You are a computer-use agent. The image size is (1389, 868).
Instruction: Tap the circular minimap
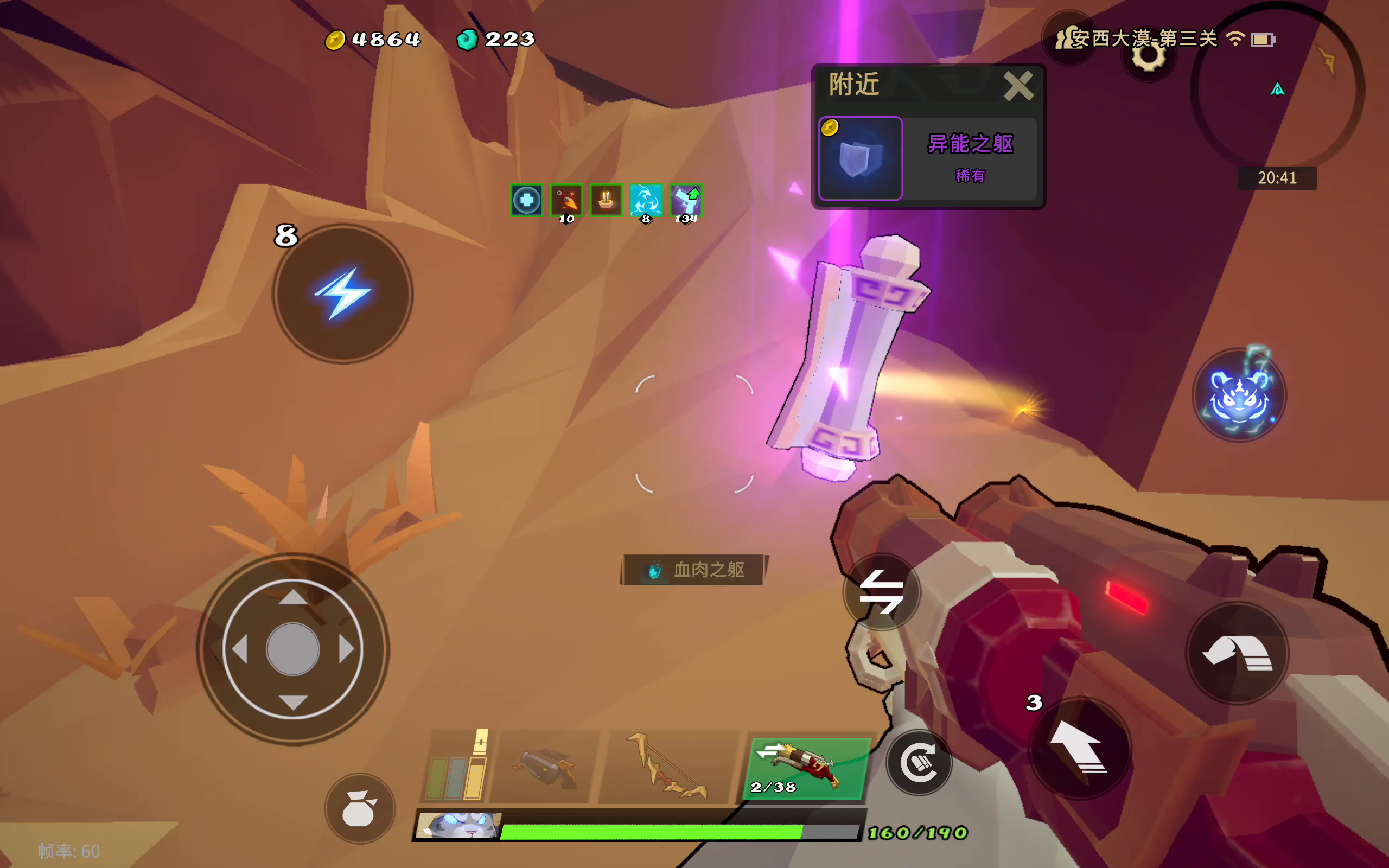[1277, 89]
